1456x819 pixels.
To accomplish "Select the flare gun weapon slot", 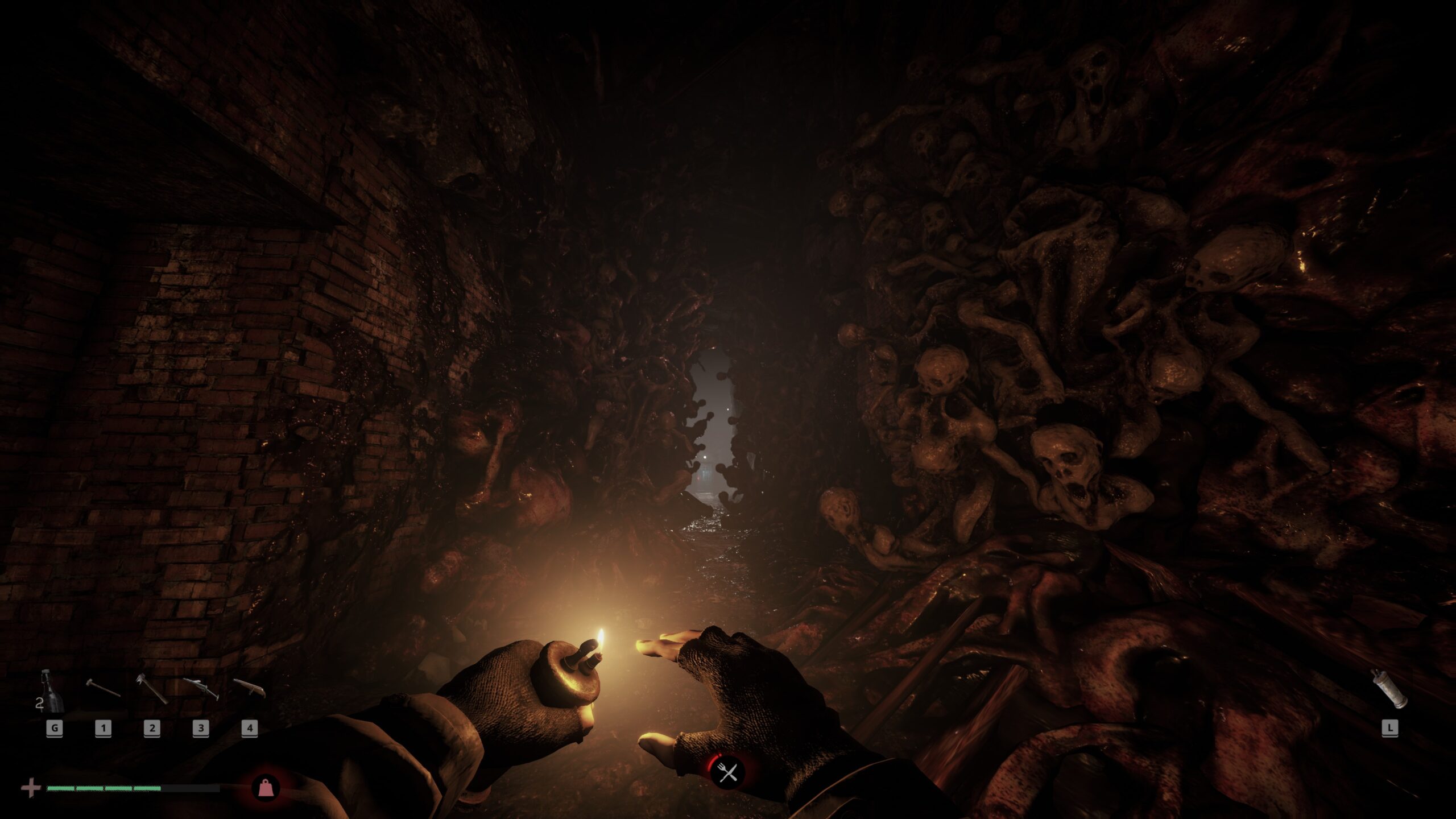I will [201, 688].
